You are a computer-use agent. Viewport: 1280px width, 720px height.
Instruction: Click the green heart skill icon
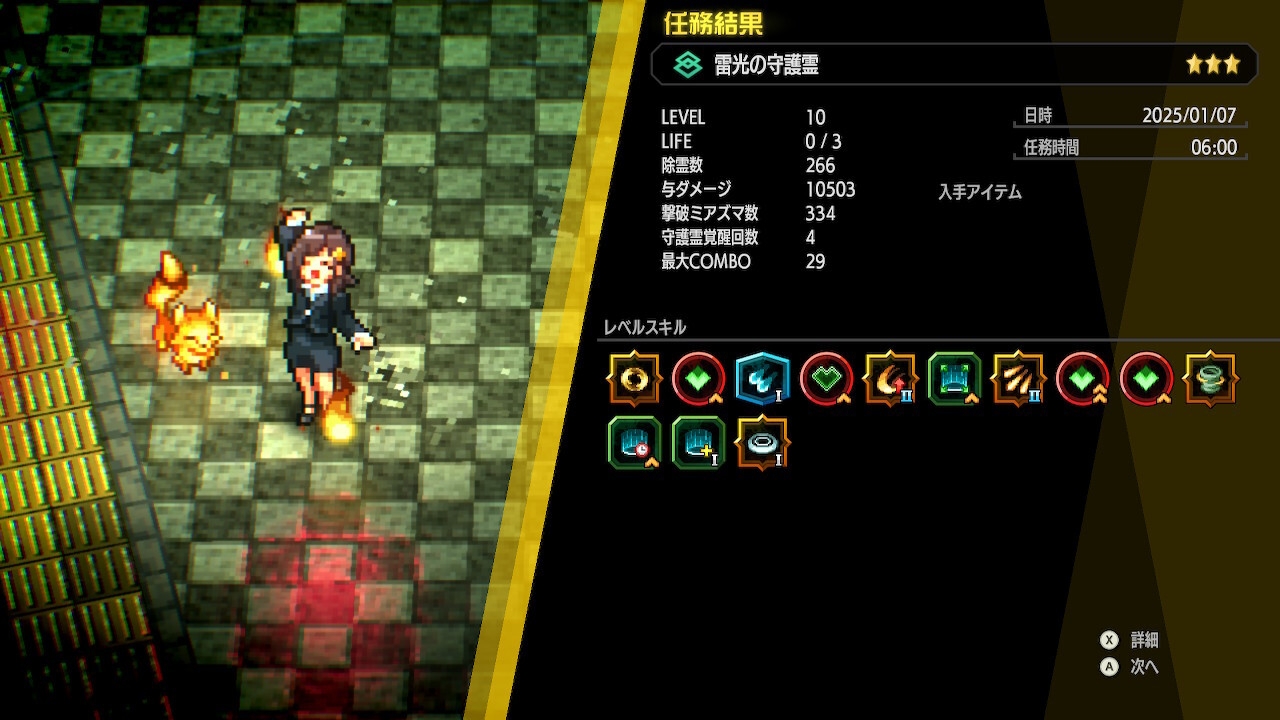click(825, 380)
